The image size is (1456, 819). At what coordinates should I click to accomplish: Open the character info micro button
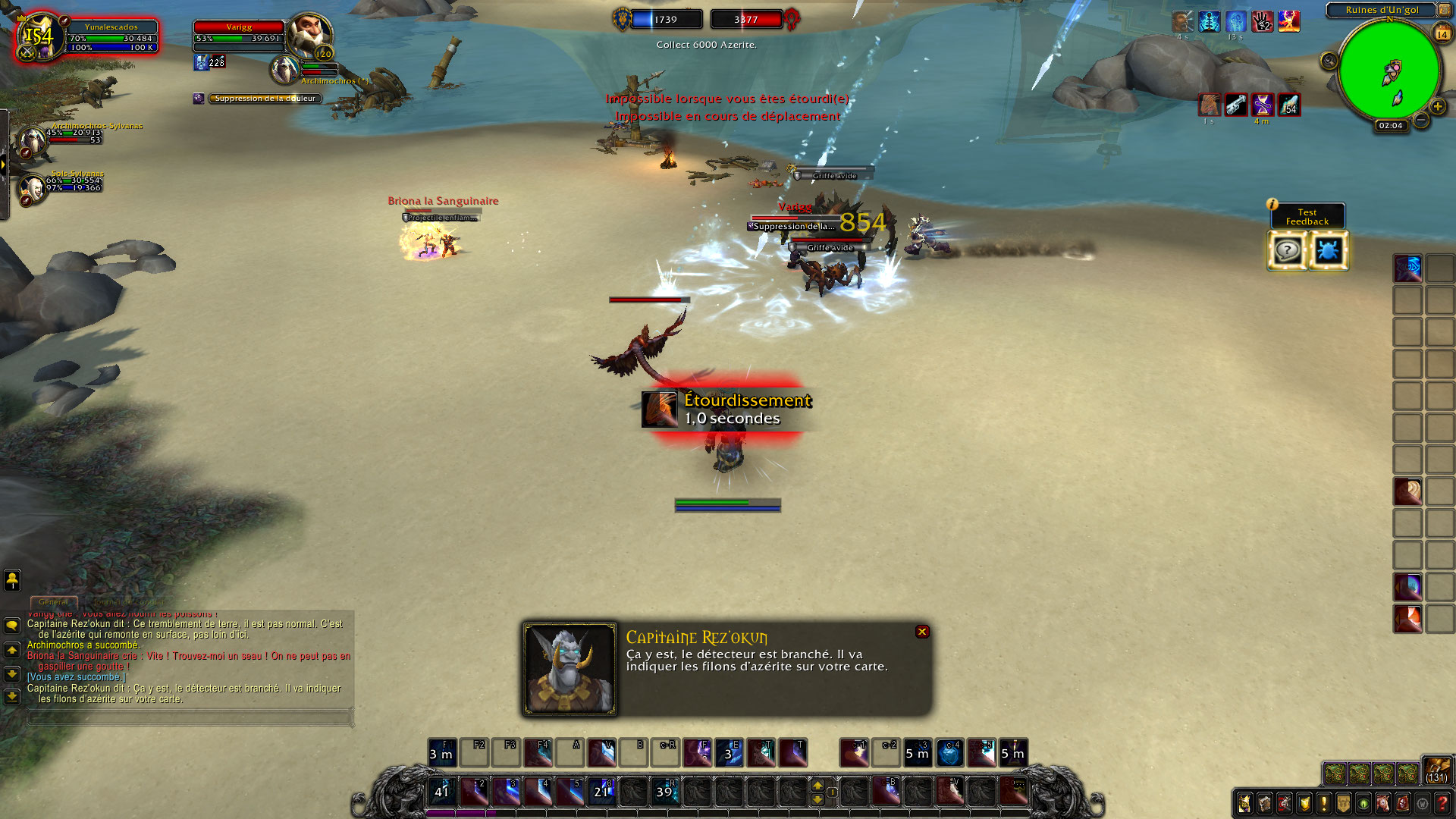point(1244,803)
